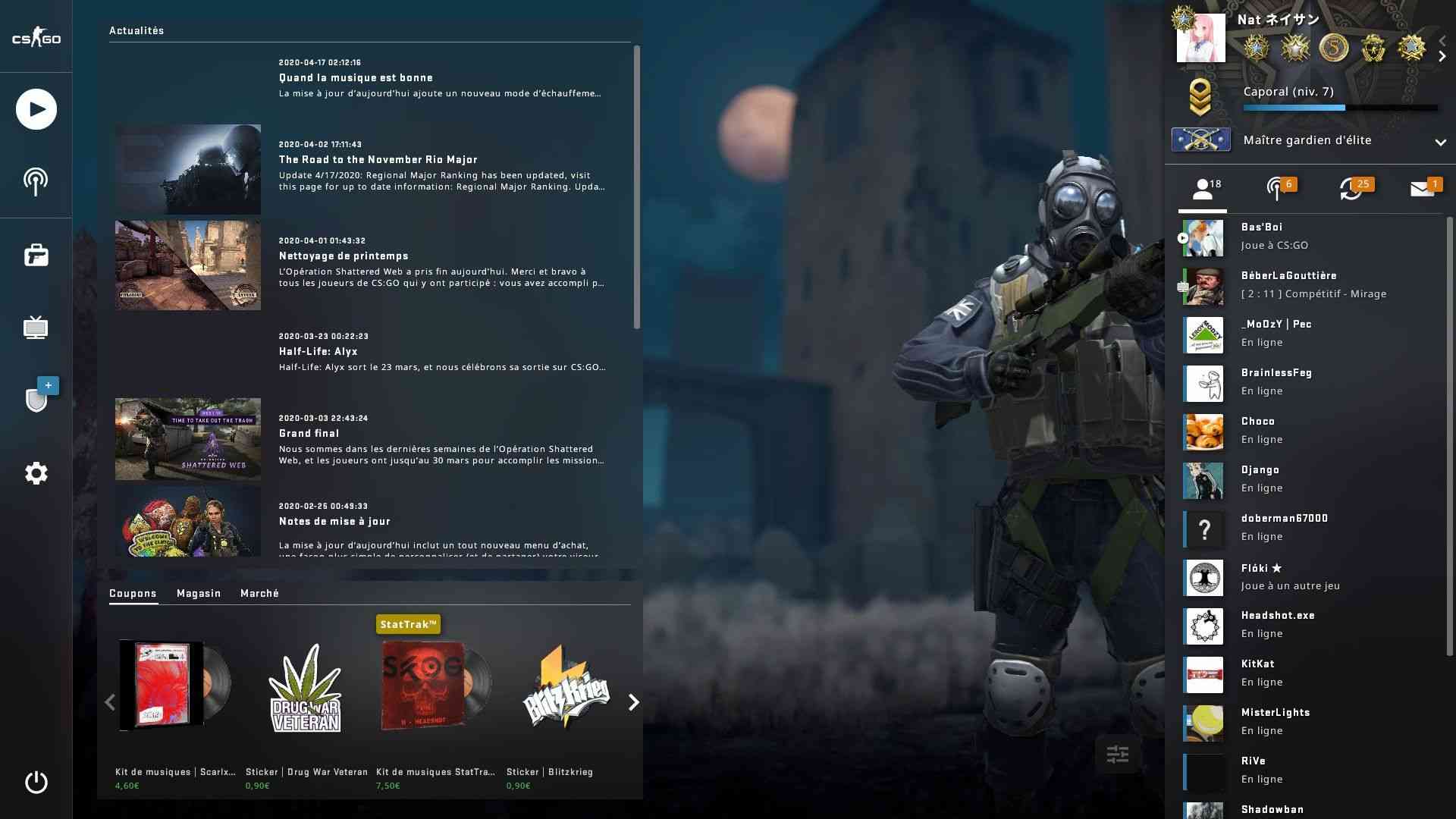Open the Prime shield icon with plus badge
This screenshot has height=819, width=1456.
pos(37,399)
